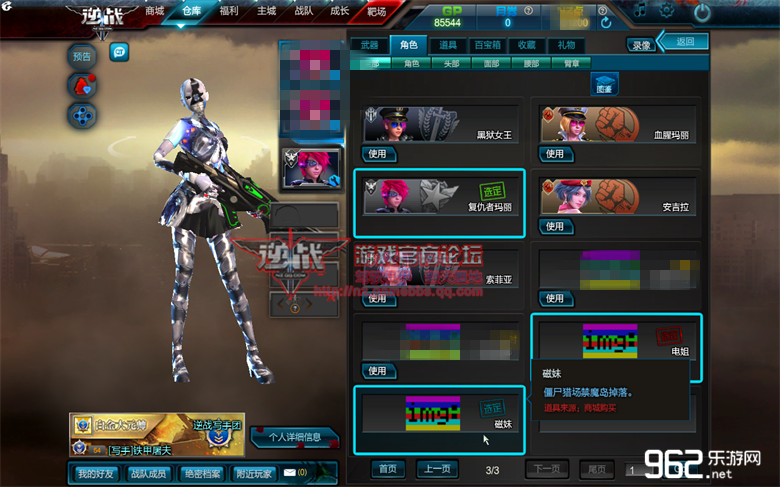This screenshot has height=487, width=780.
Task: Show the 礼物 gifts tab
Action: [x=566, y=45]
